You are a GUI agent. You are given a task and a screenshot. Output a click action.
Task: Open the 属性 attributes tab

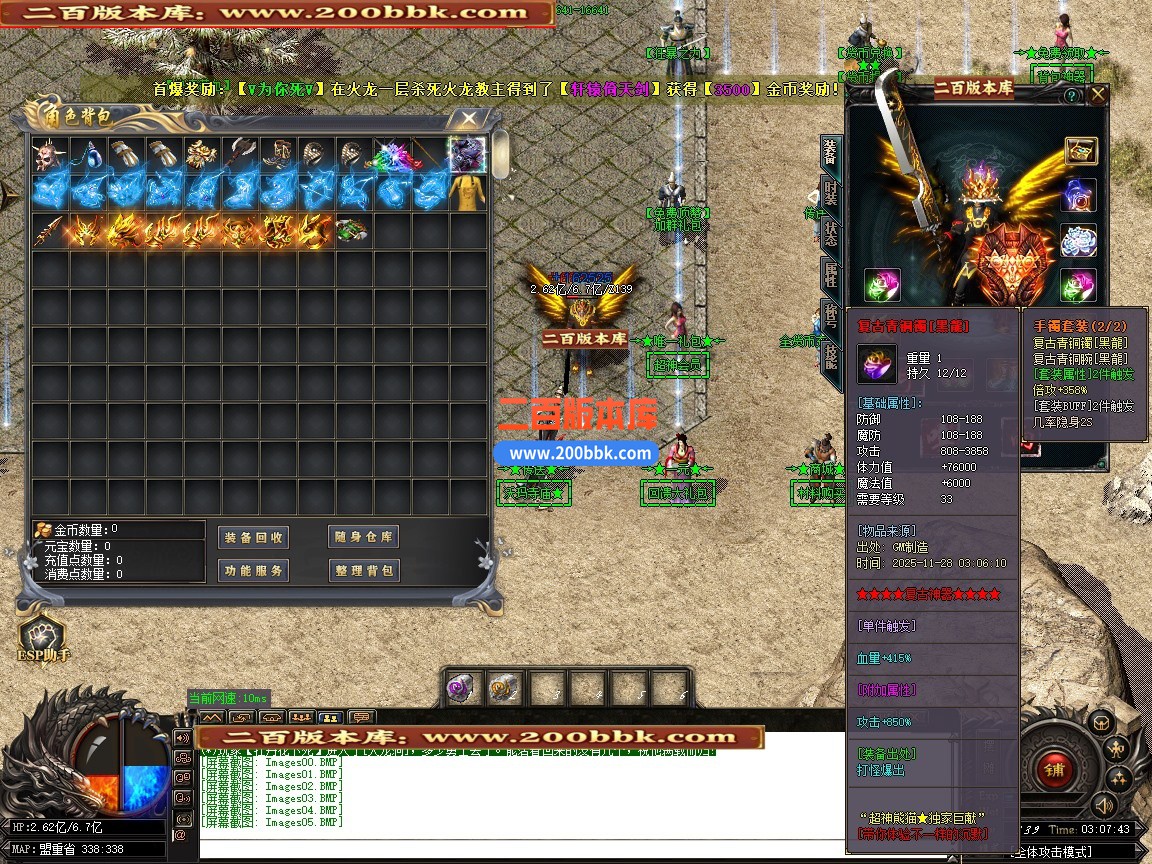coord(830,272)
